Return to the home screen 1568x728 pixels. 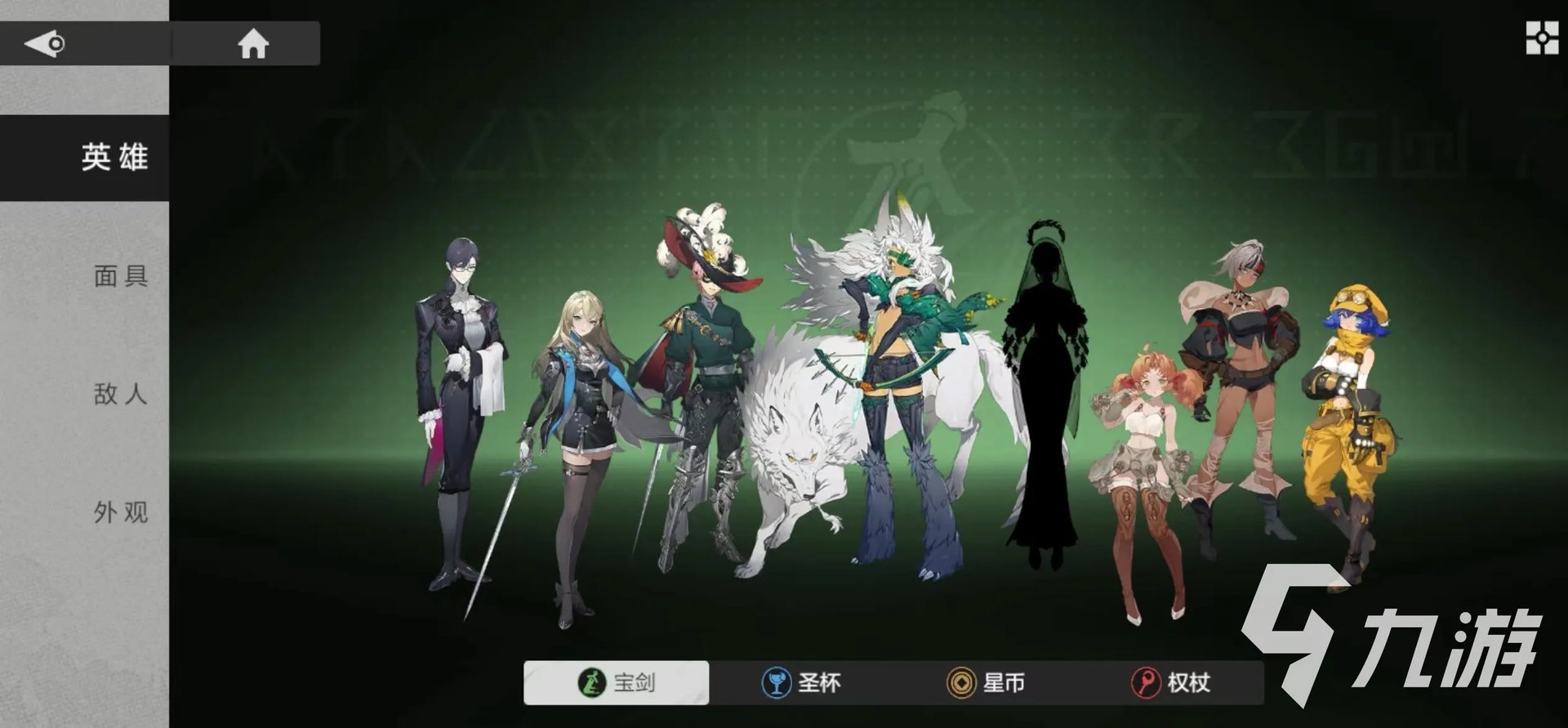252,43
